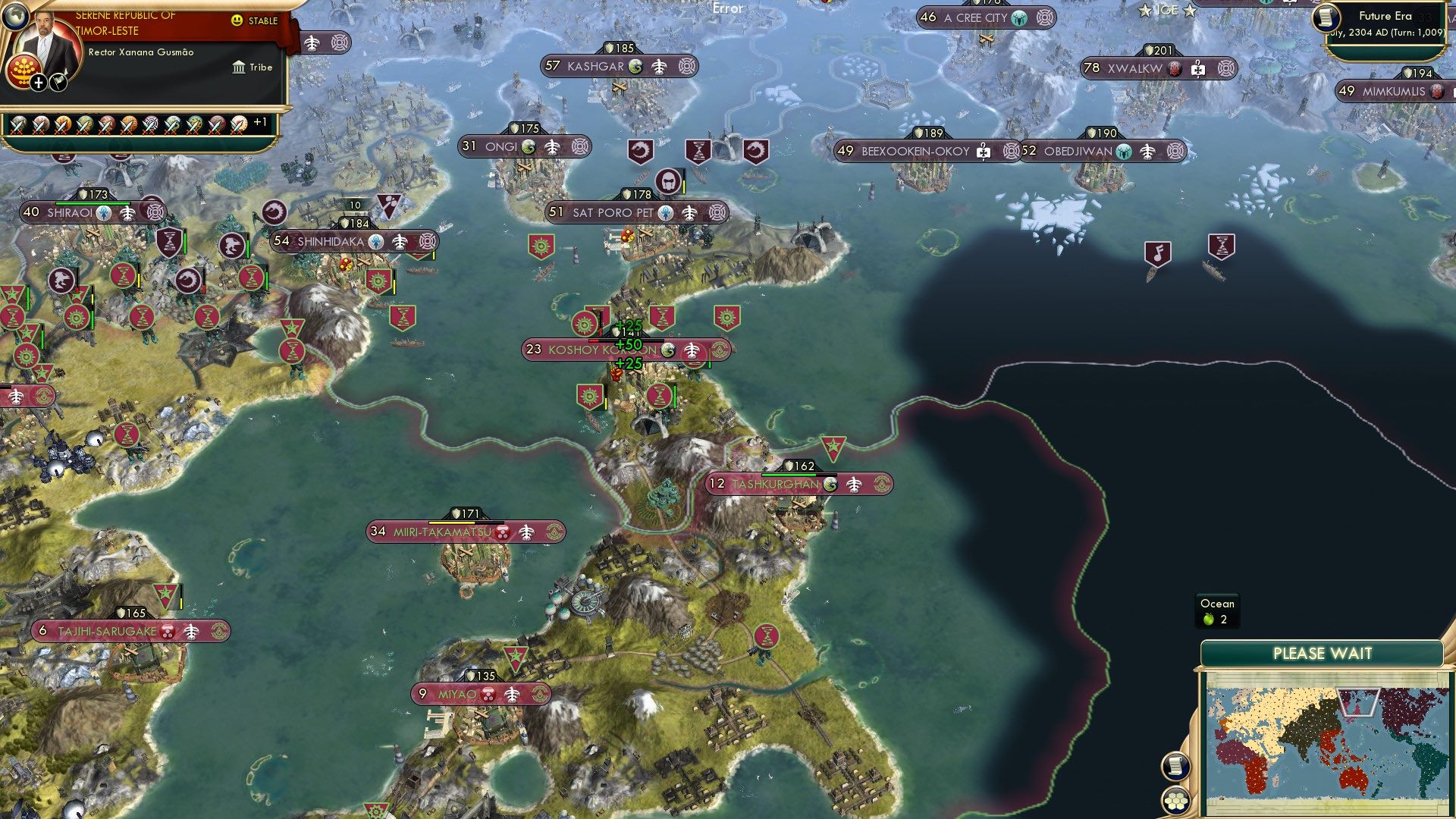
Task: Click the plus expander on the leader portrait
Action: tap(38, 83)
